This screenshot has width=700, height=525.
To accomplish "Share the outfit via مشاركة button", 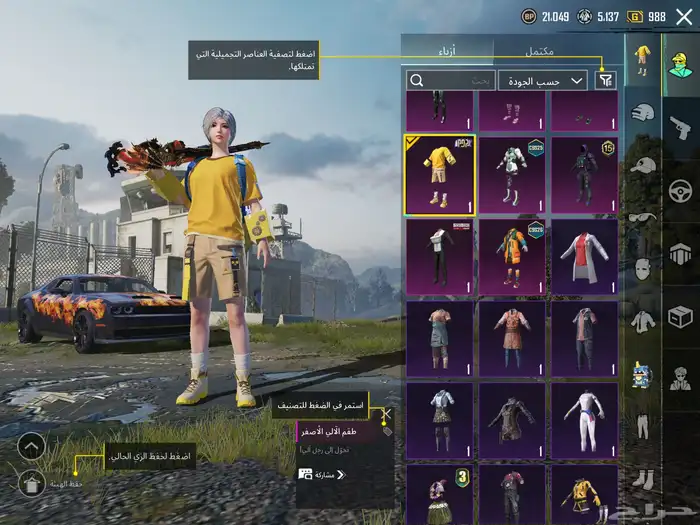I will click(322, 474).
